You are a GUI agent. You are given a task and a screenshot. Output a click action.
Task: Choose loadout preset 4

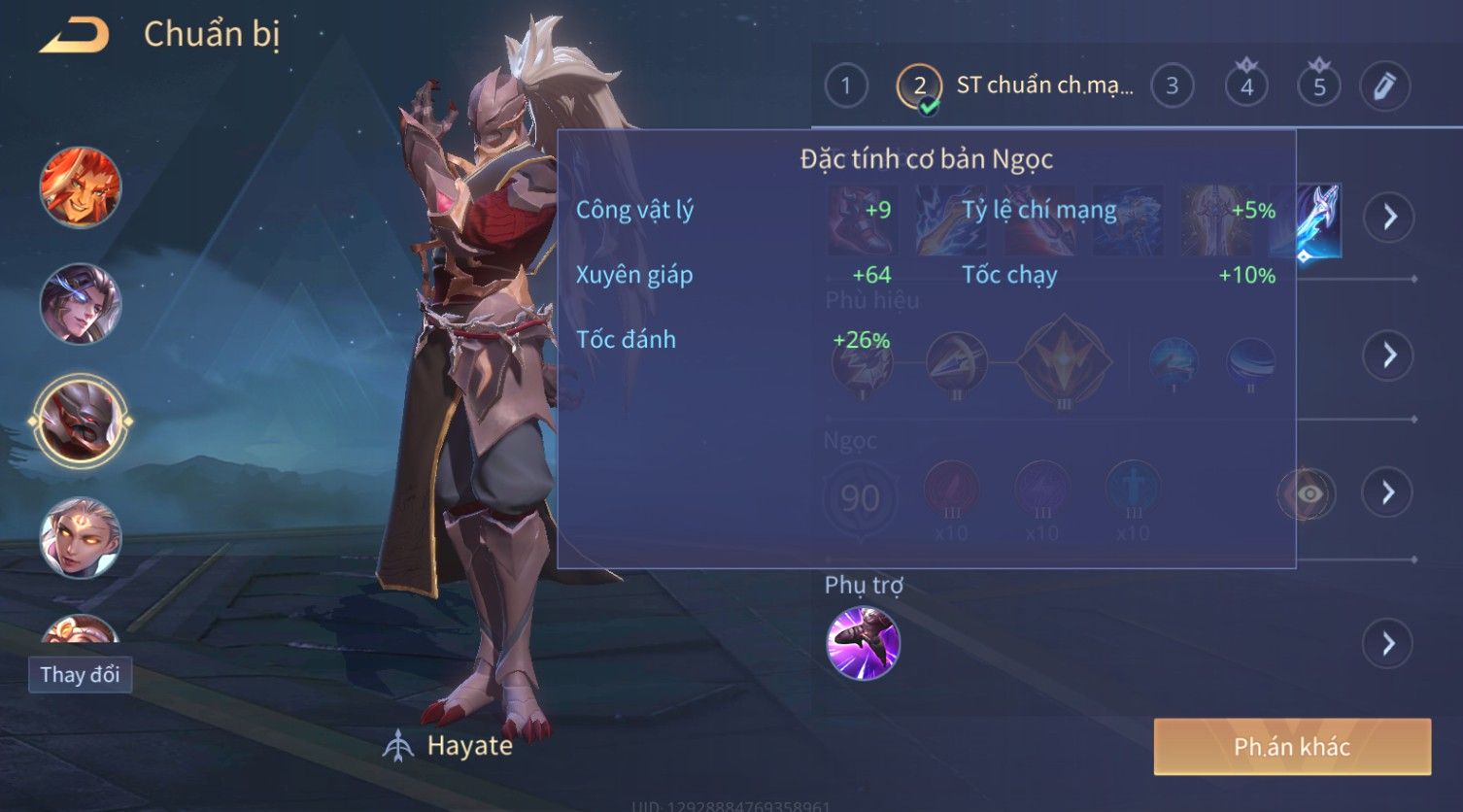pos(1246,86)
